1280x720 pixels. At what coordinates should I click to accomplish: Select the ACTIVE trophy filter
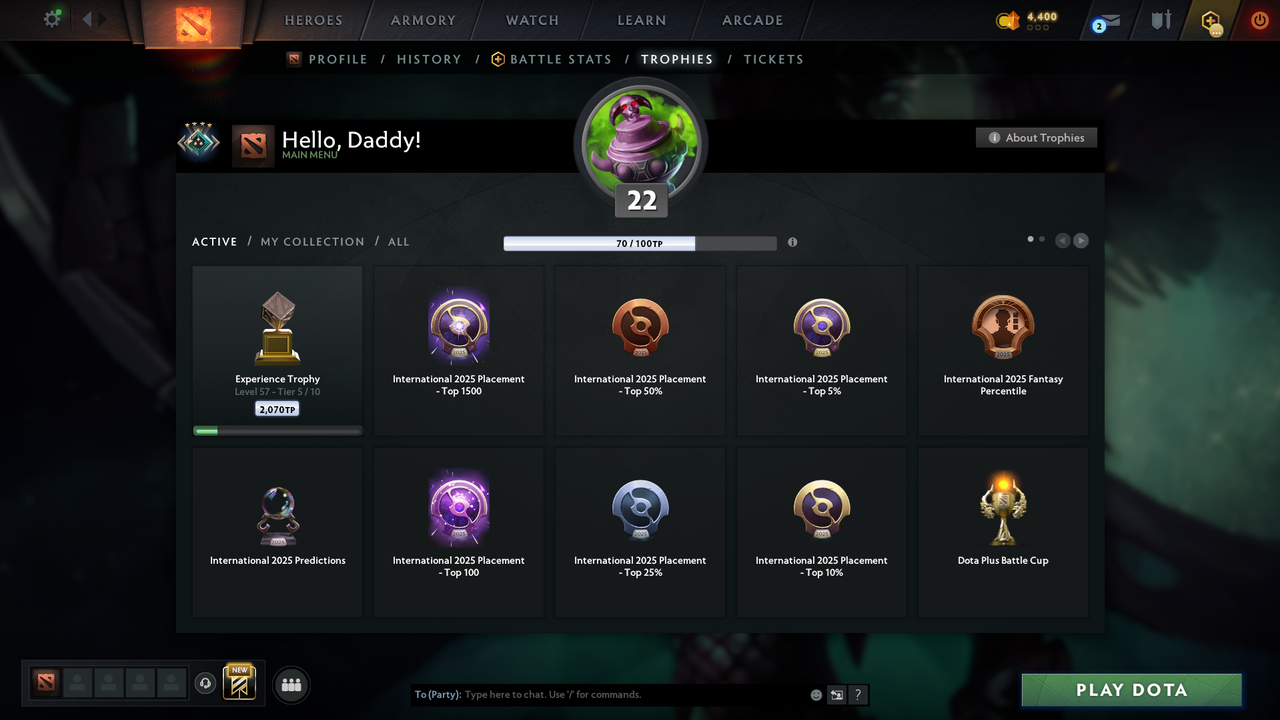point(214,241)
